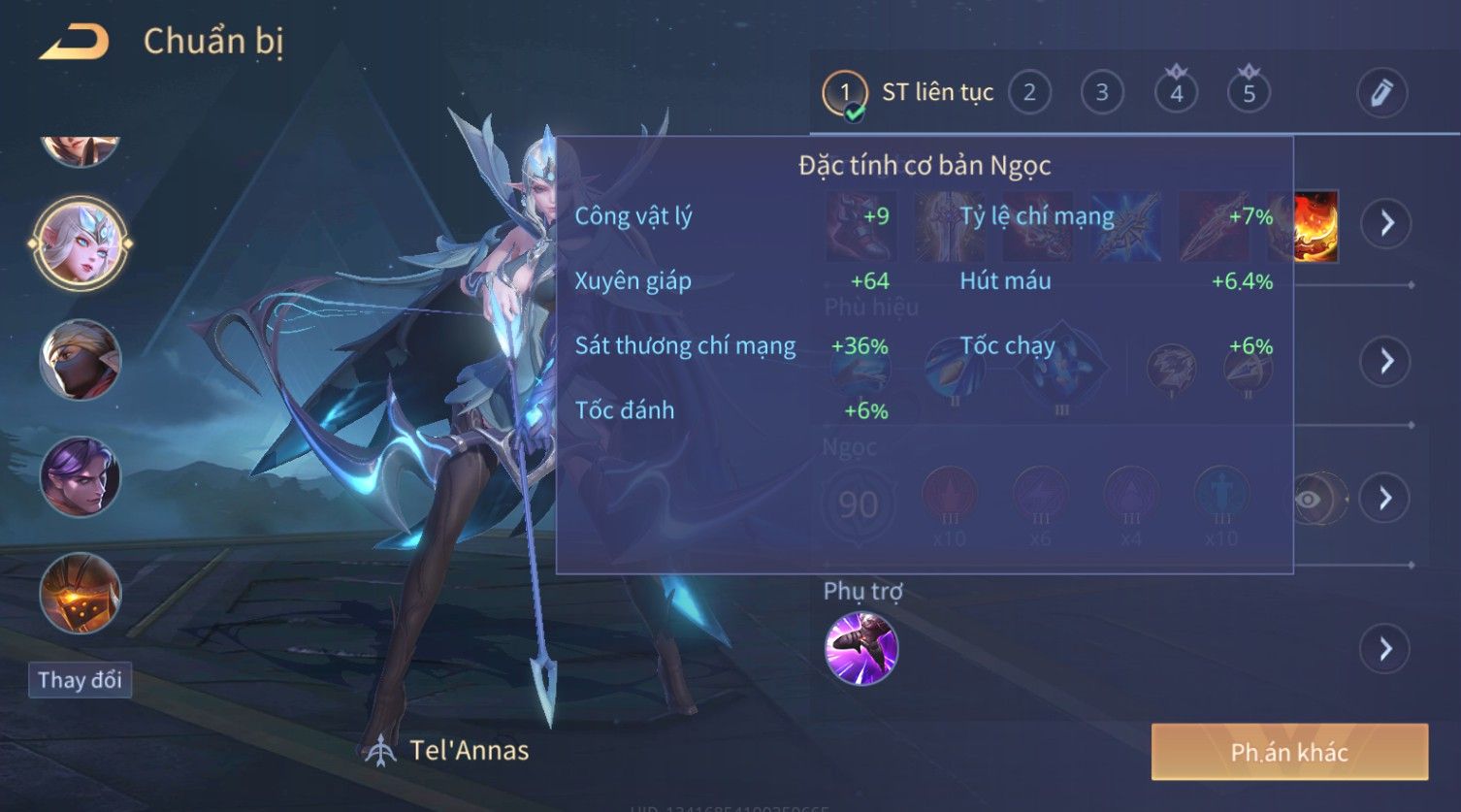Choose the masked hero portrait
Viewport: 1461px width, 812px height.
tap(80, 360)
